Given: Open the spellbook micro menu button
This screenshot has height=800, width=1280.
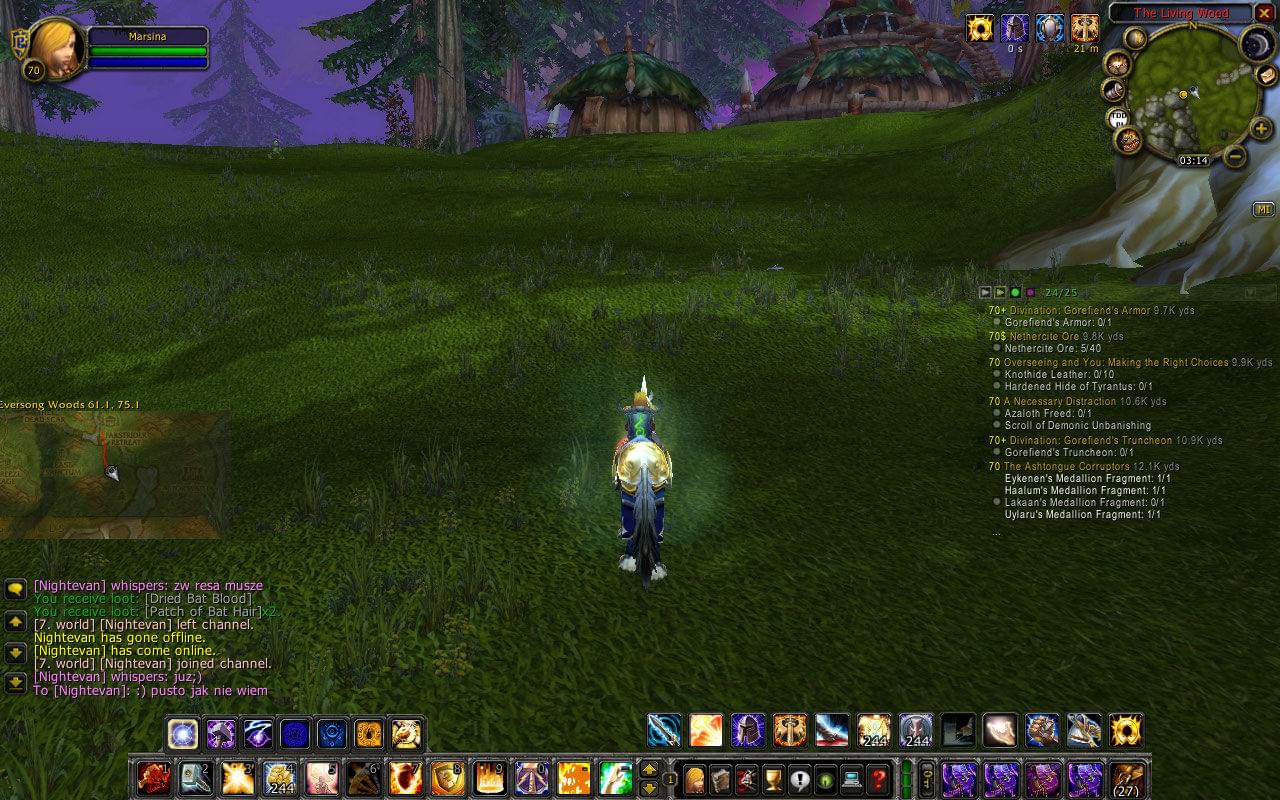Looking at the screenshot, I should (720, 779).
